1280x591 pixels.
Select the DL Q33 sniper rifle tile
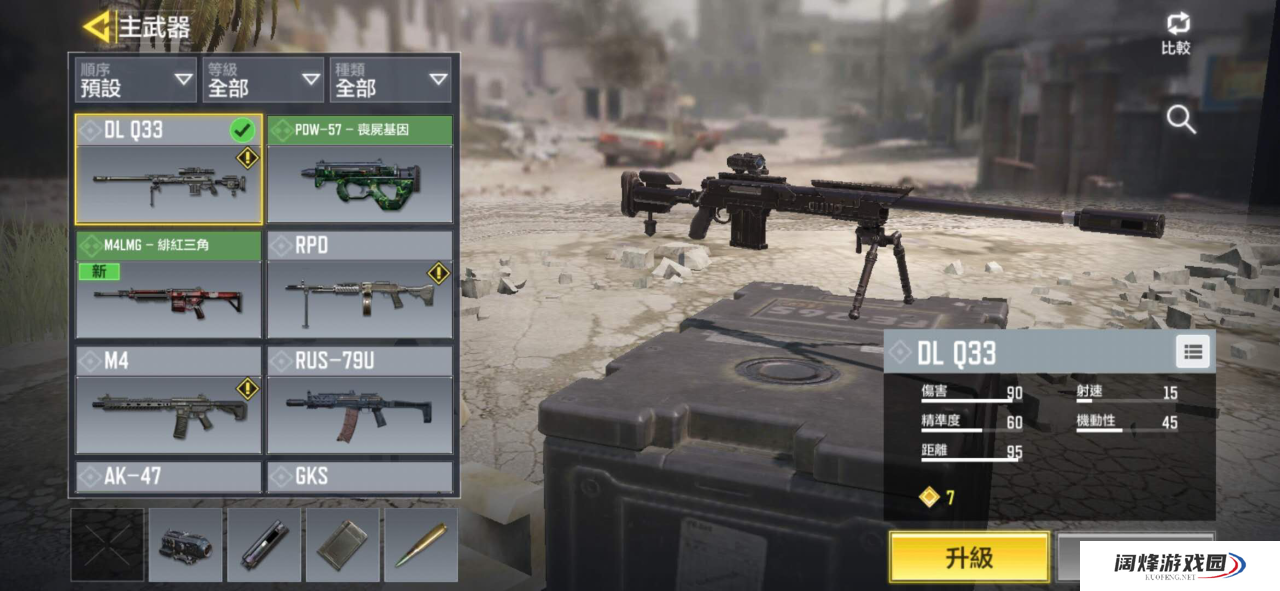168,170
